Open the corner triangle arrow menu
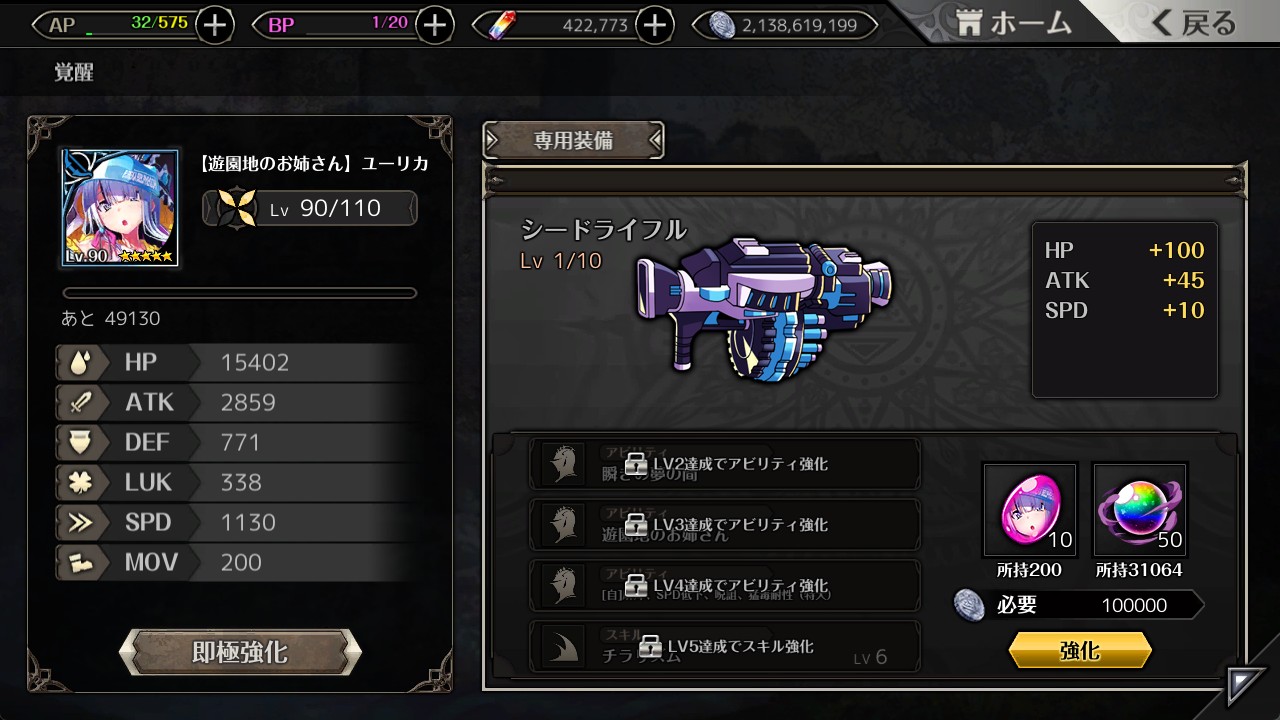 pos(1248,684)
